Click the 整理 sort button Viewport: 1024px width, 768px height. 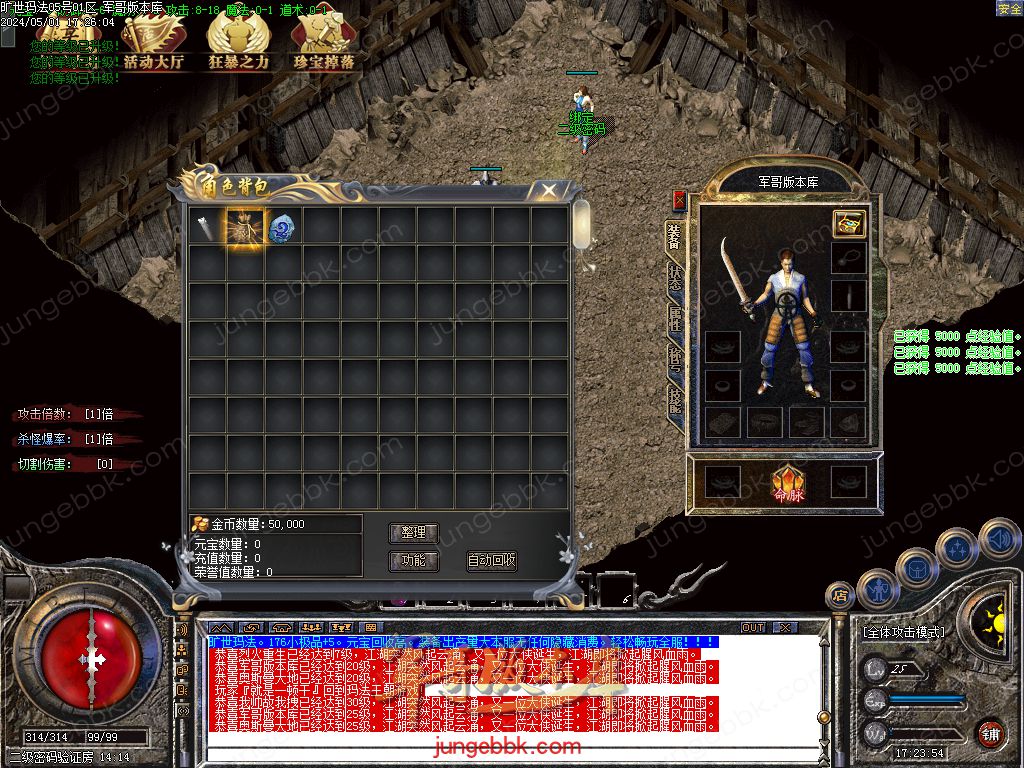413,533
